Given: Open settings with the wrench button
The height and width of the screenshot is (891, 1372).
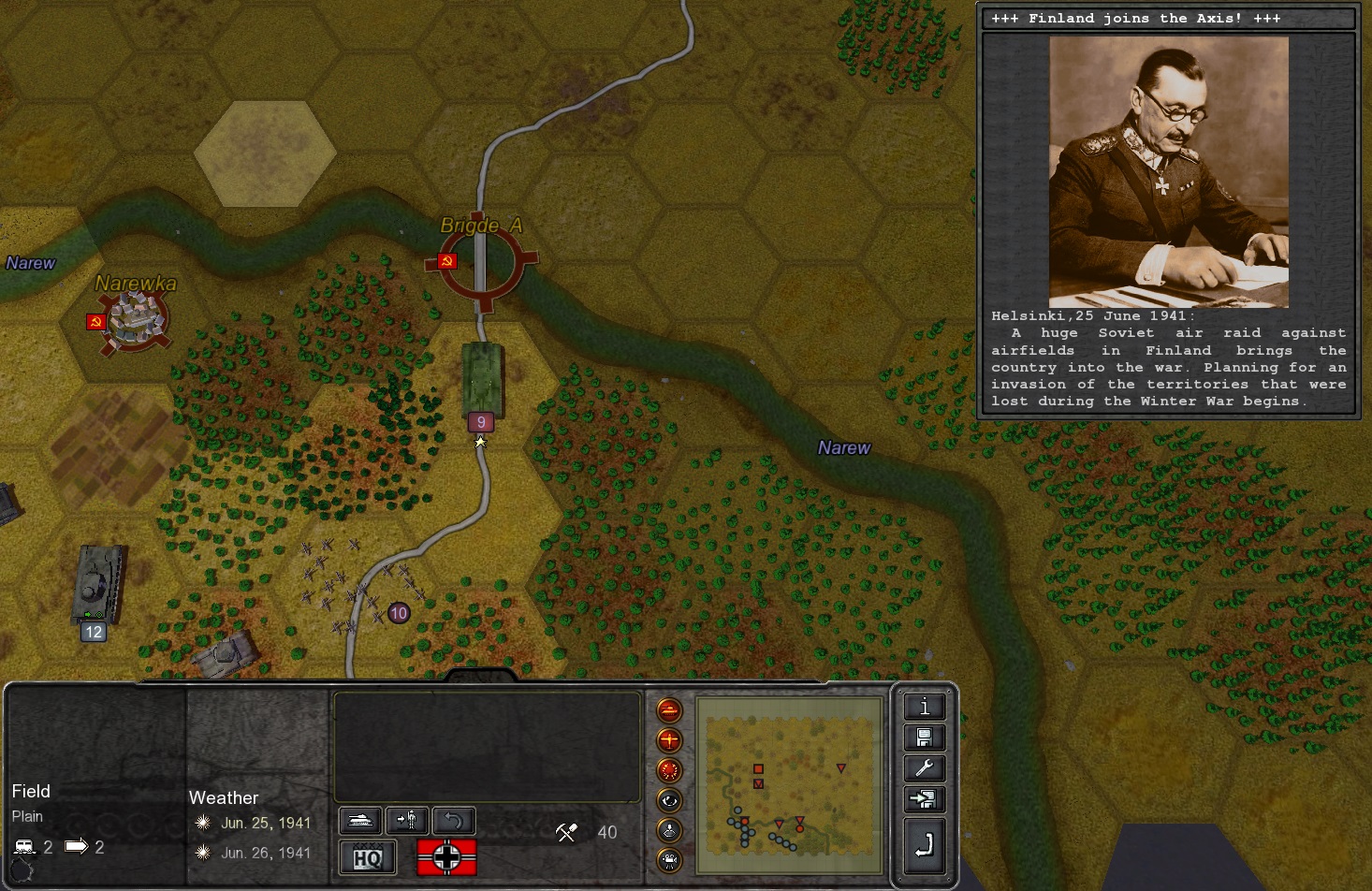Looking at the screenshot, I should click(924, 769).
